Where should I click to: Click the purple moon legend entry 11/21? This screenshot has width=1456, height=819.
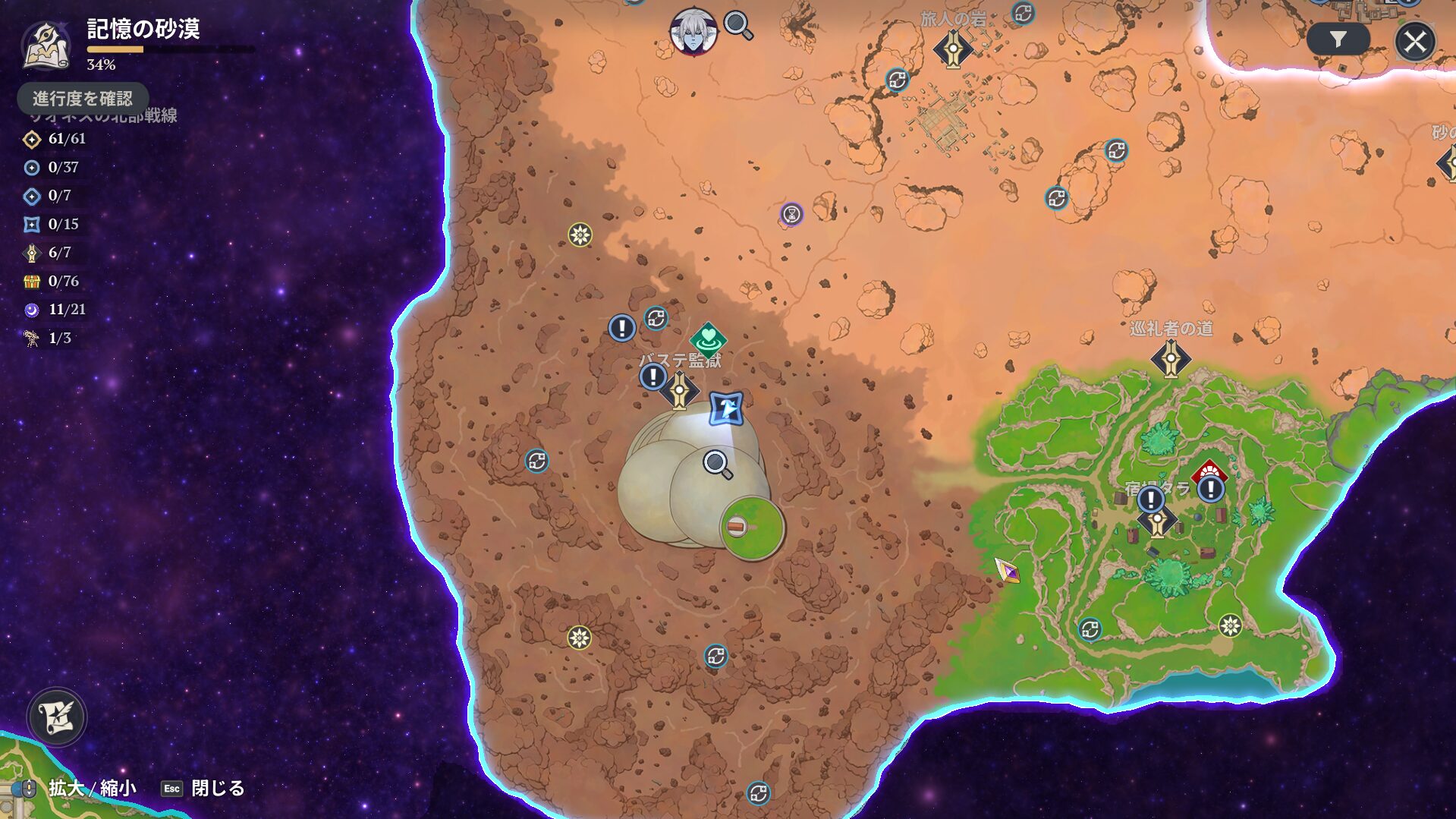(55, 310)
